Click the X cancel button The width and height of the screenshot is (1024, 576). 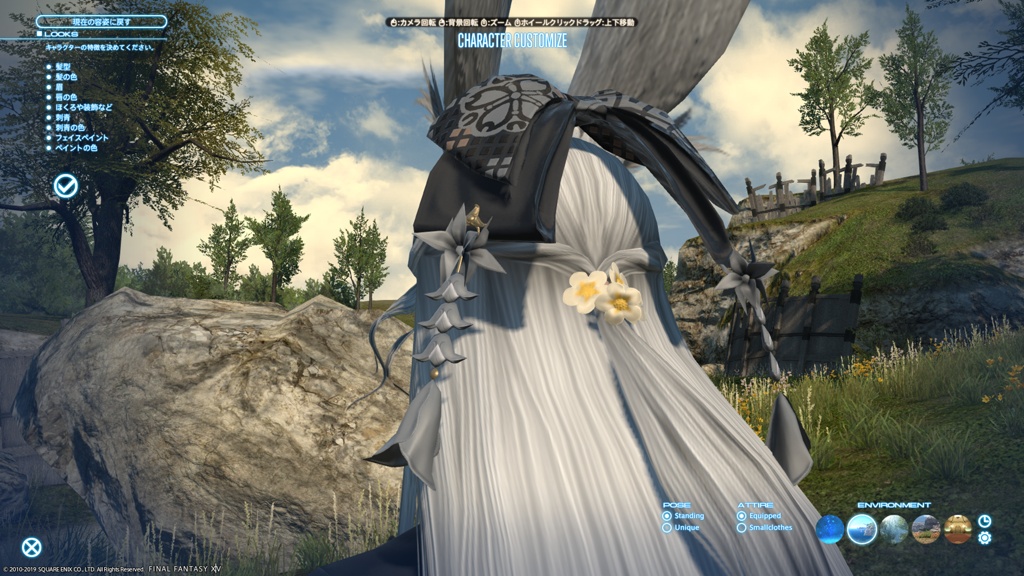click(32, 547)
